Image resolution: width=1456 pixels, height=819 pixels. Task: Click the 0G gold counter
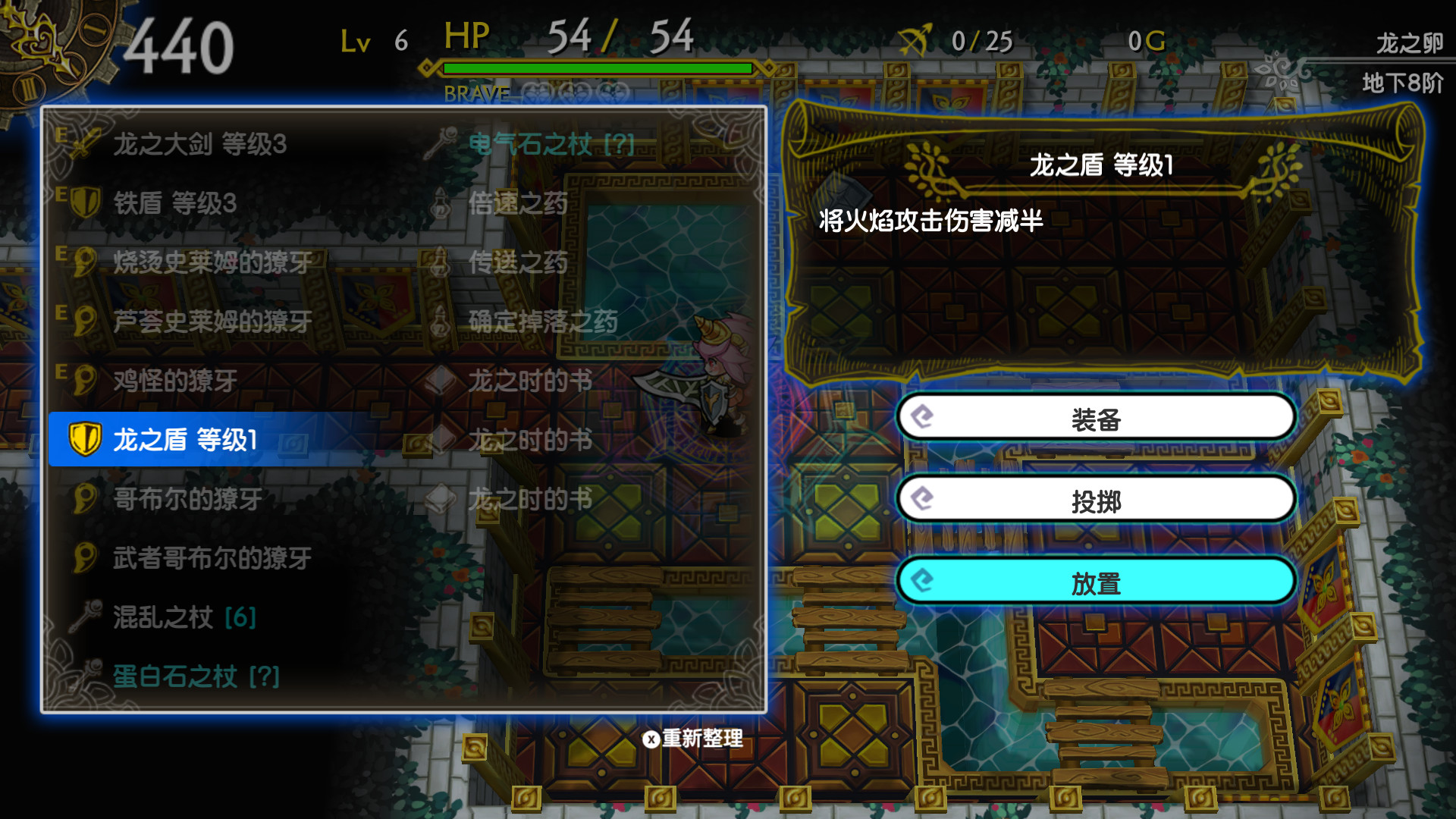(1148, 40)
